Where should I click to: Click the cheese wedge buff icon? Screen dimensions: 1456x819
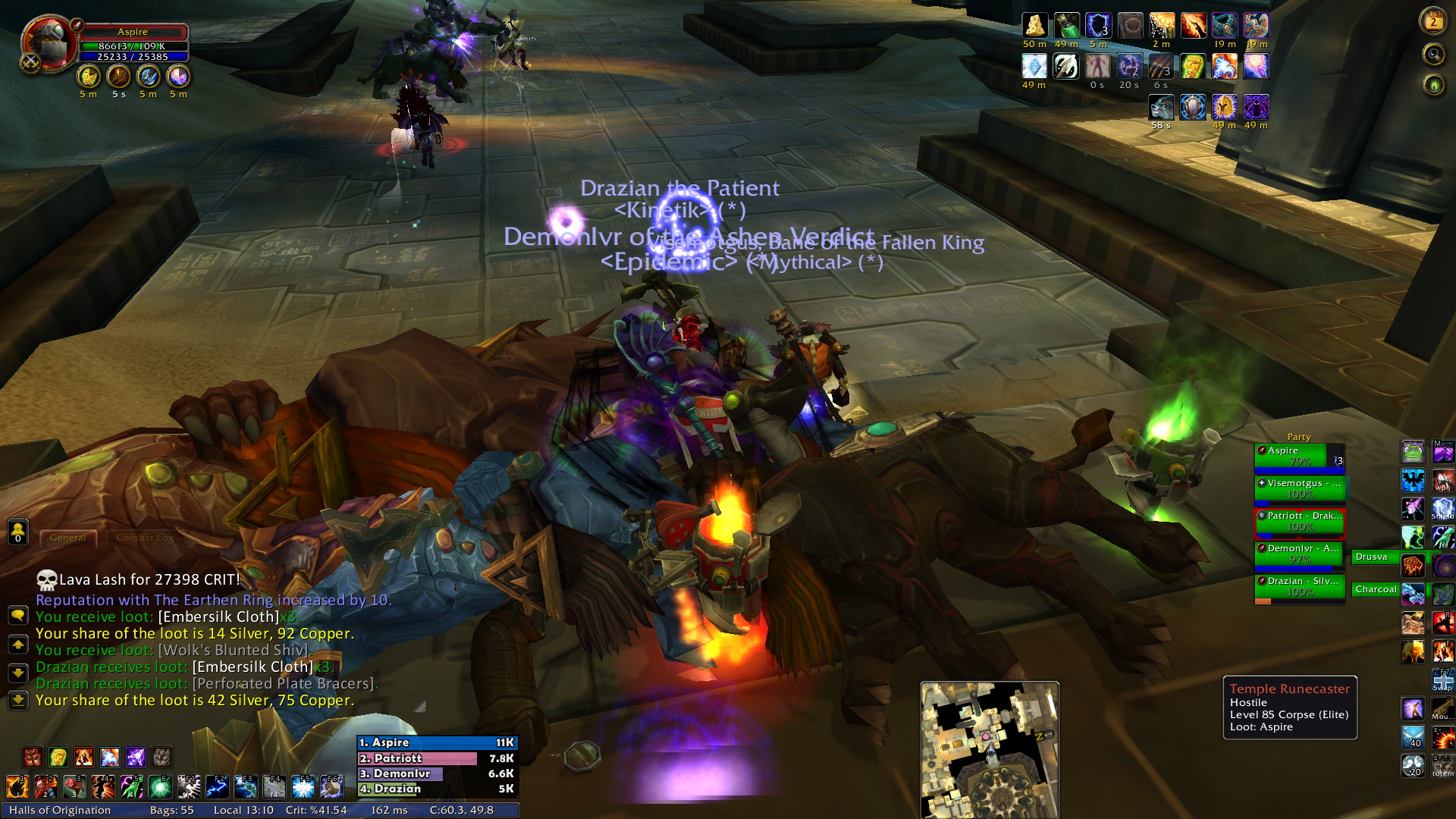1034,26
